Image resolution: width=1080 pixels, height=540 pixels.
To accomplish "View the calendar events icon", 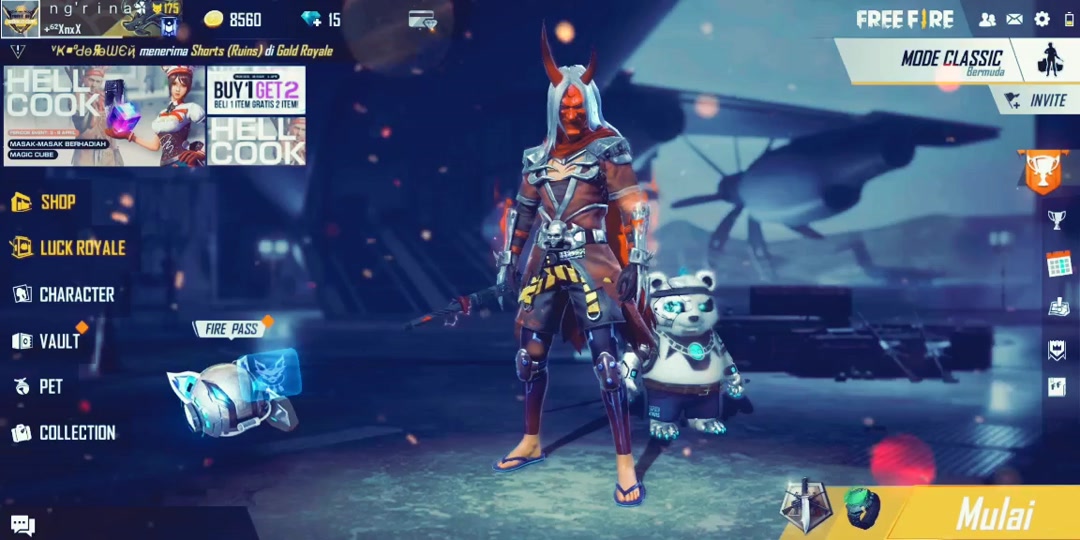I will pos(1058,264).
